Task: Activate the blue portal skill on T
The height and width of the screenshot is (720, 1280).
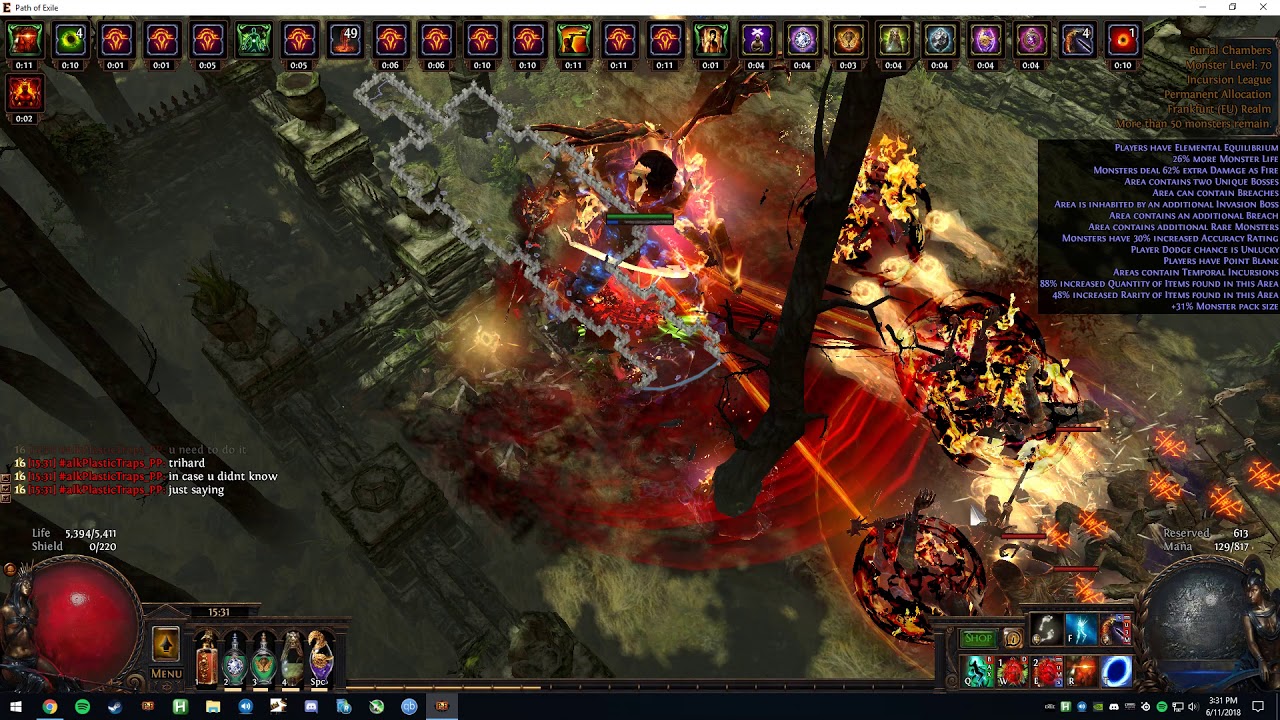Action: click(x=1115, y=671)
